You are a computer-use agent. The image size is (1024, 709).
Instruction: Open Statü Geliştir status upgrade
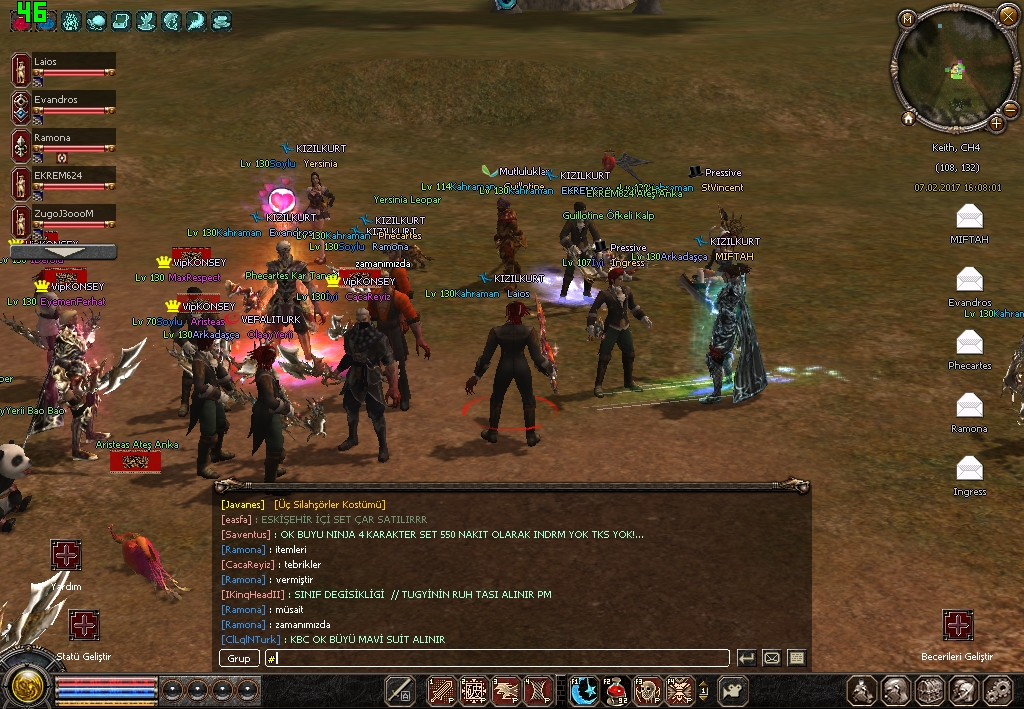(84, 626)
